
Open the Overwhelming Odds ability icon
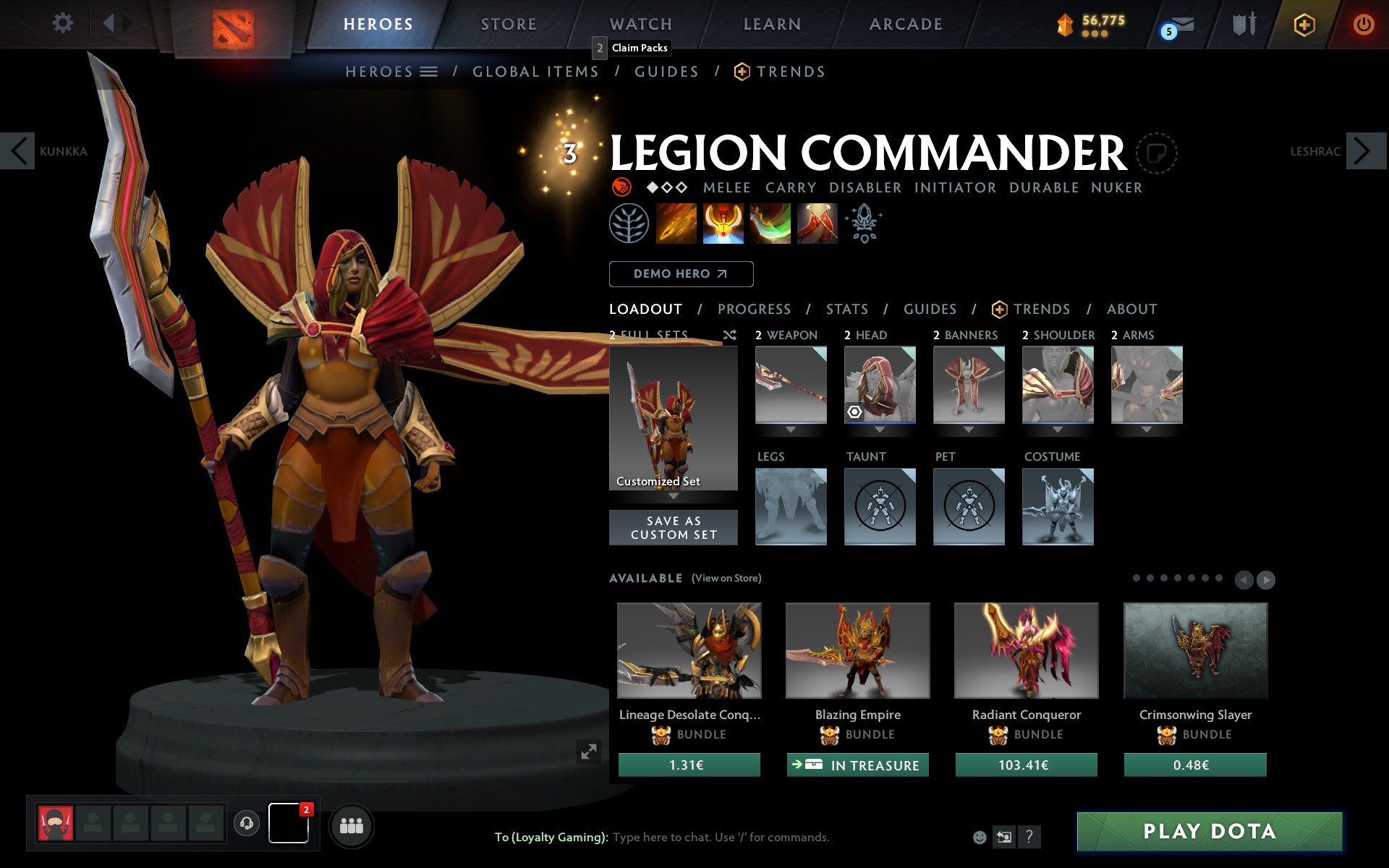[x=676, y=224]
